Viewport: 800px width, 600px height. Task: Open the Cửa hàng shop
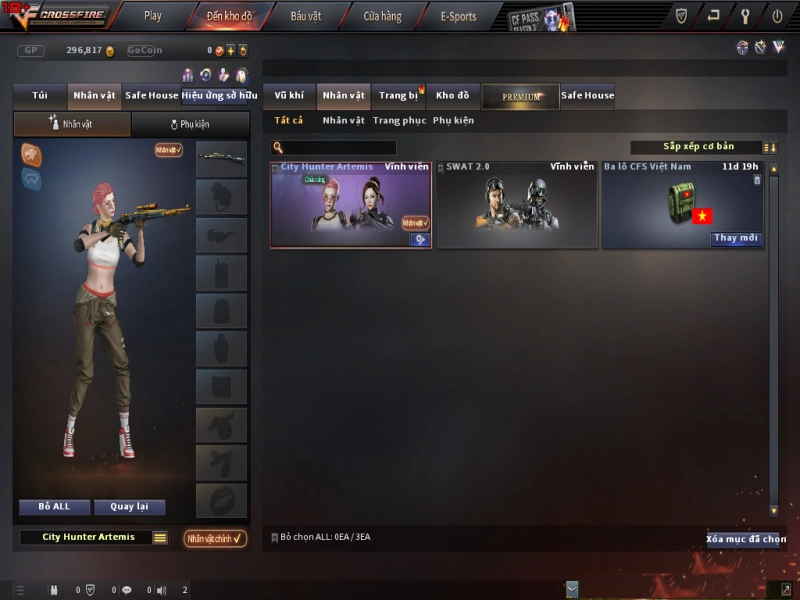382,16
